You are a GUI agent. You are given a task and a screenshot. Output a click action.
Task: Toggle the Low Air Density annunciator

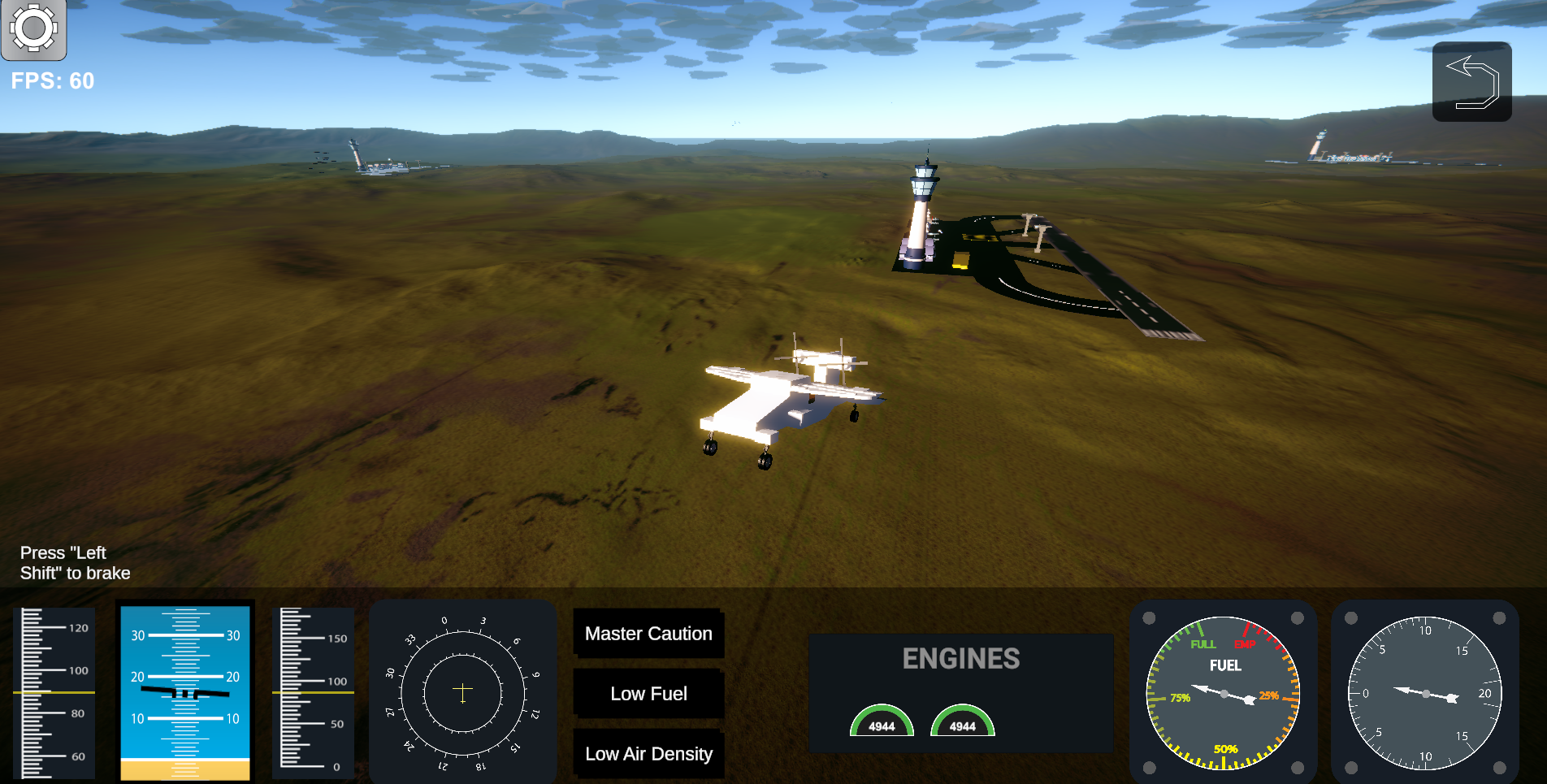648,754
